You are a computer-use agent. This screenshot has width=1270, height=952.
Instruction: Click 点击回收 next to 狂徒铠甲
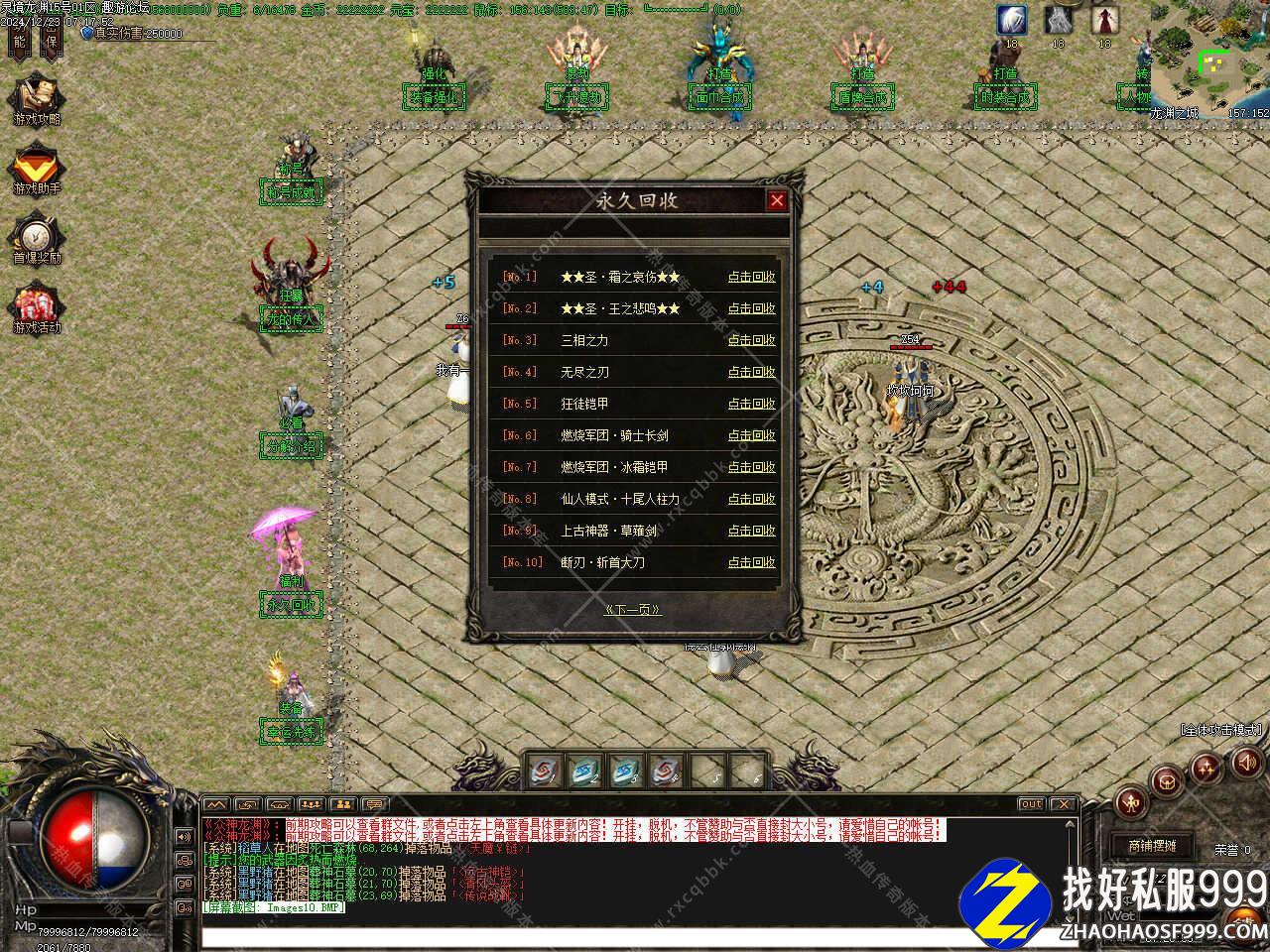point(751,404)
